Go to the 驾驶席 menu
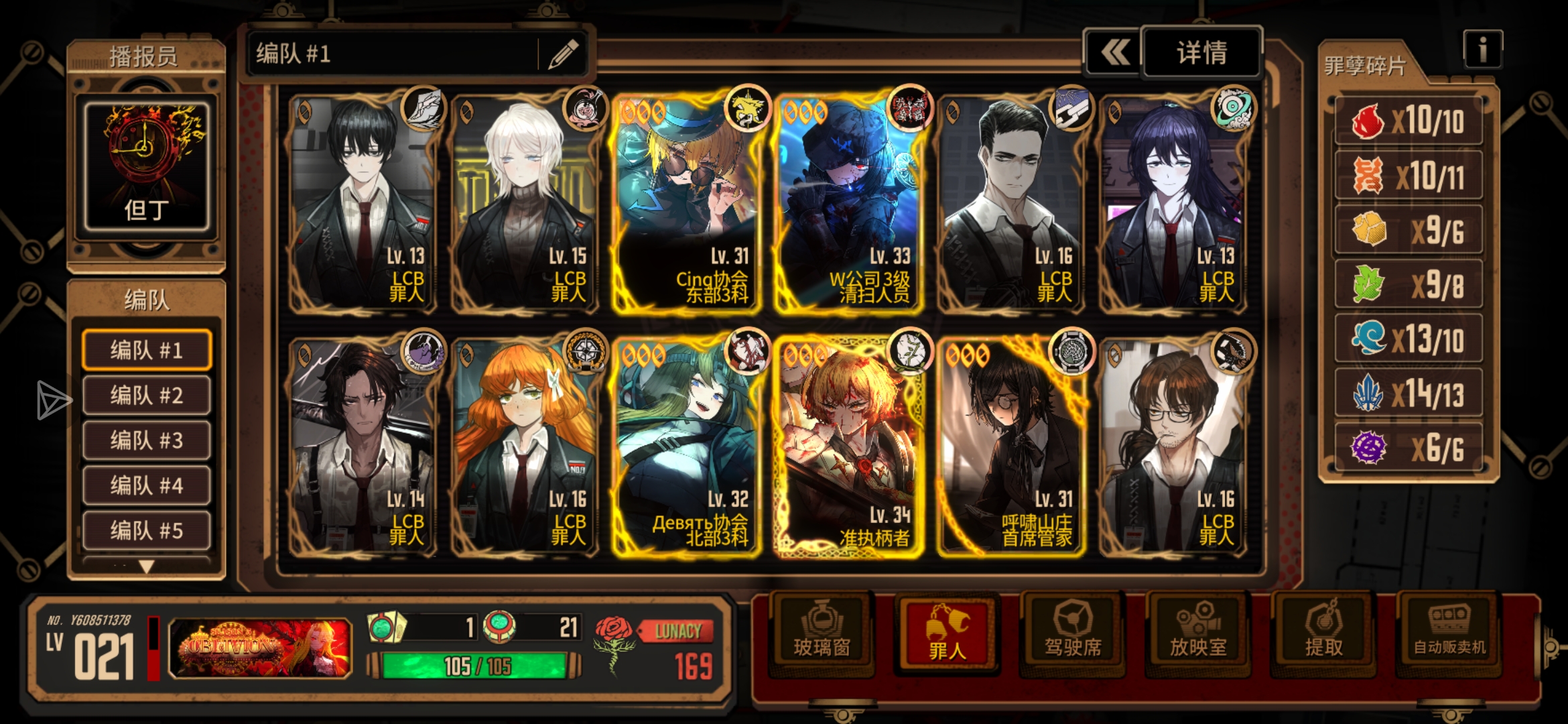1568x724 pixels. [x=1073, y=631]
